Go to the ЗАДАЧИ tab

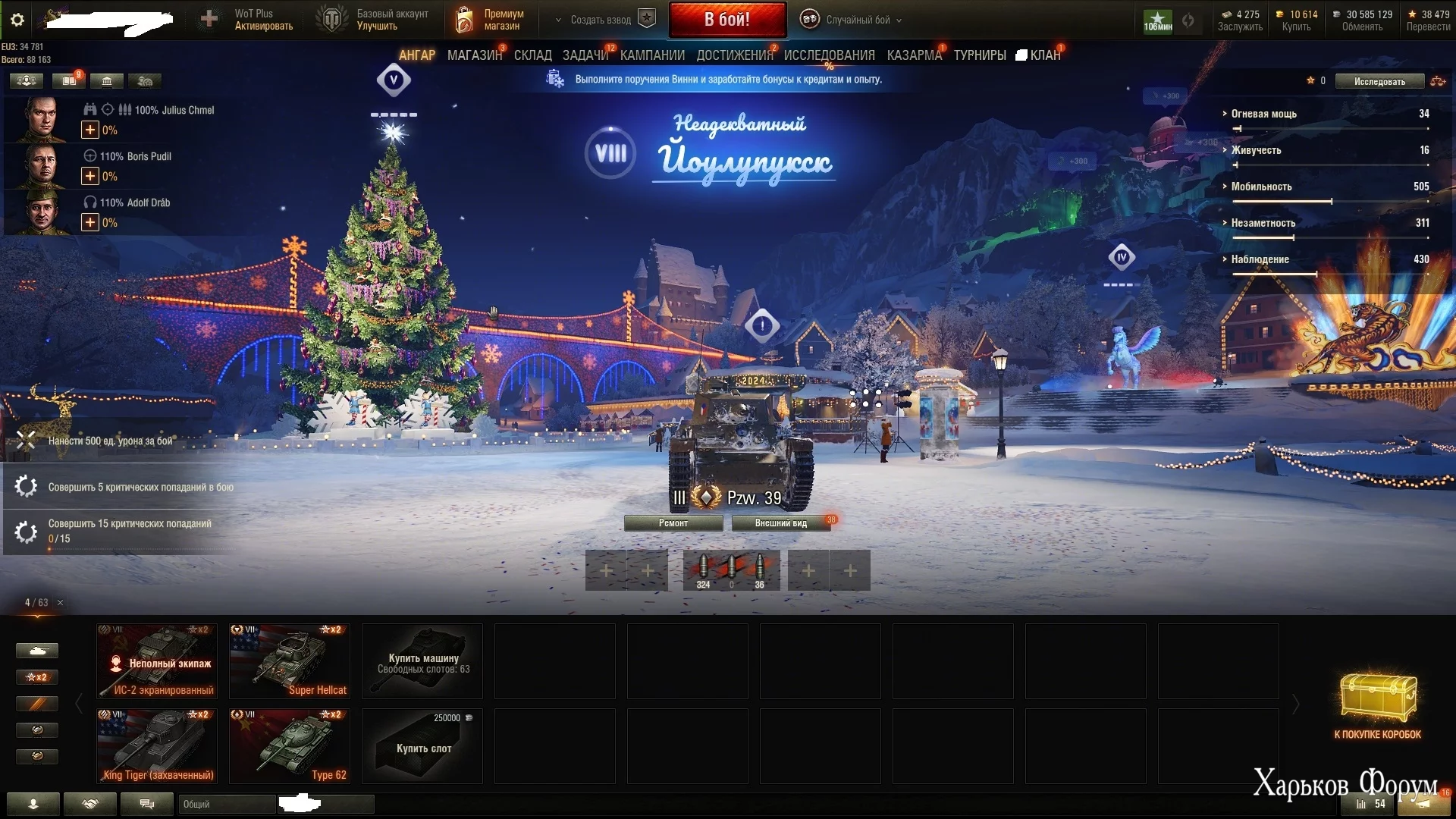coord(585,55)
